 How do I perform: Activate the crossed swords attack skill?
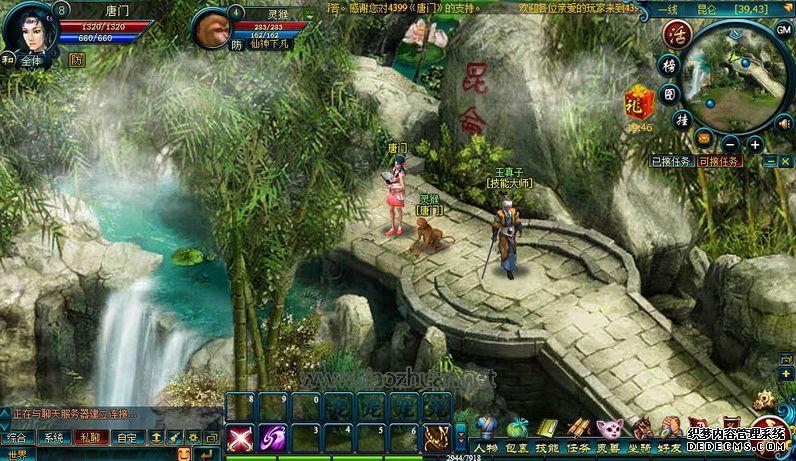(x=239, y=438)
